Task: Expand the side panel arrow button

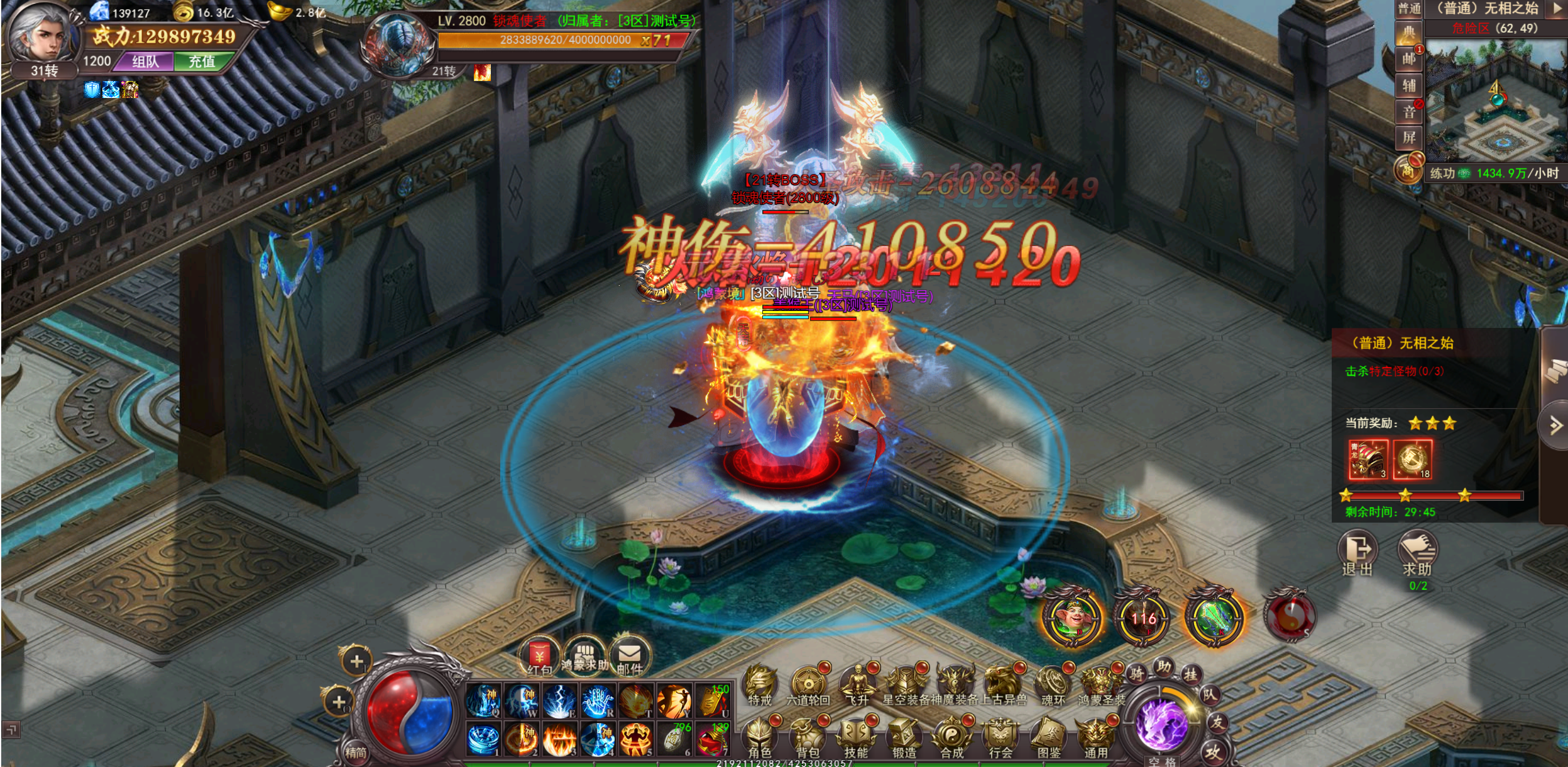Action: pyautogui.click(x=1555, y=425)
